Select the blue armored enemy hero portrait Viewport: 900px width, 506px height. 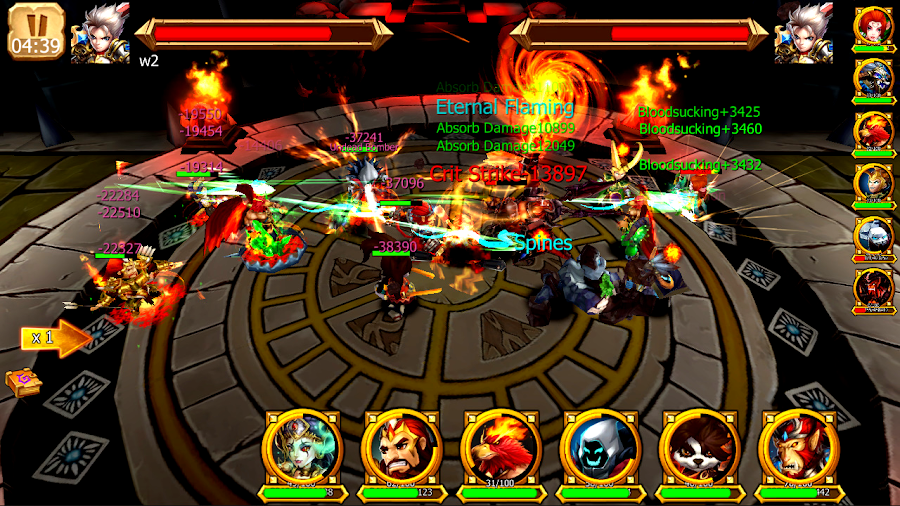[x=873, y=78]
